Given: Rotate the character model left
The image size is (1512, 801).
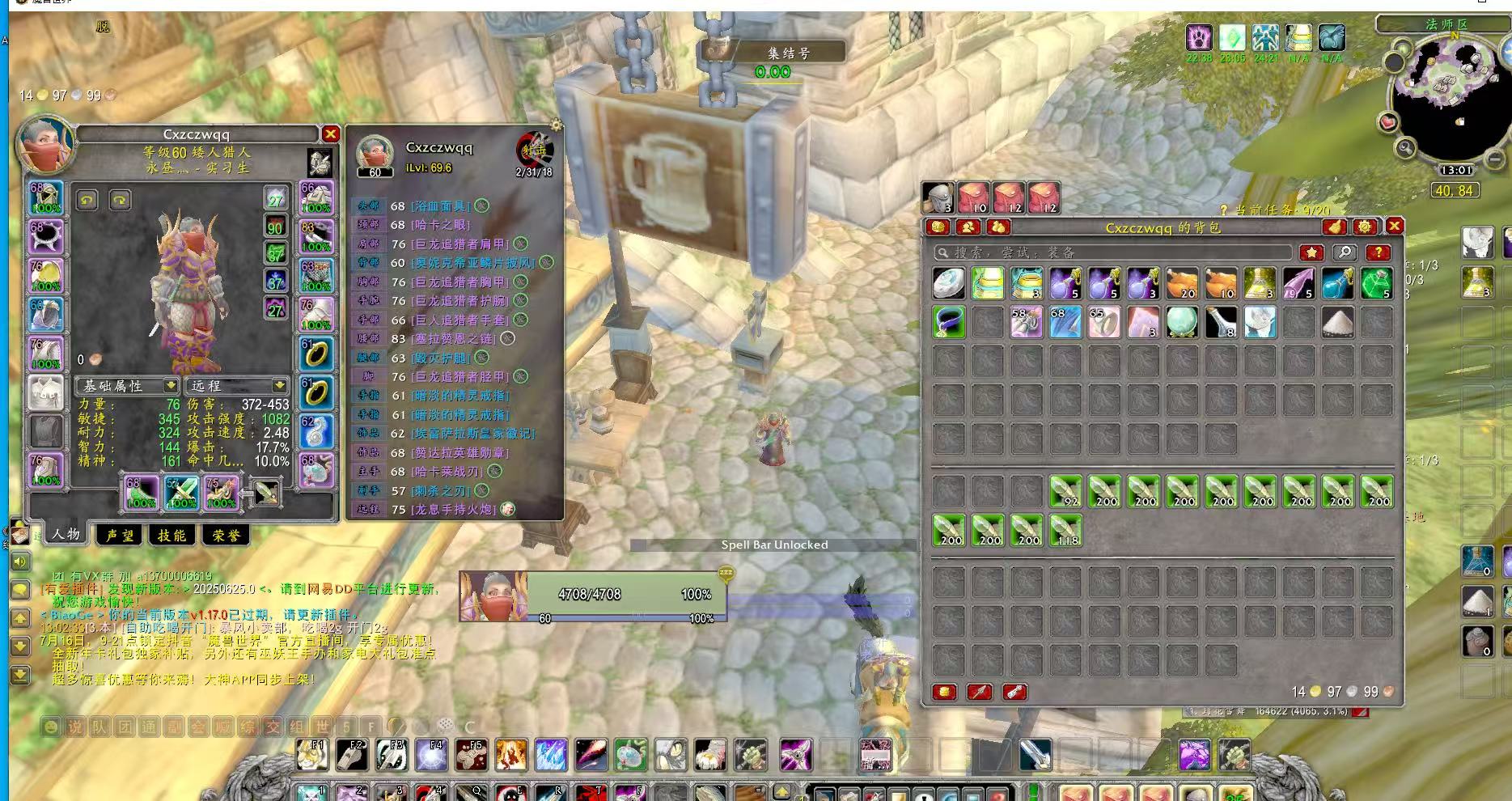Looking at the screenshot, I should [87, 200].
